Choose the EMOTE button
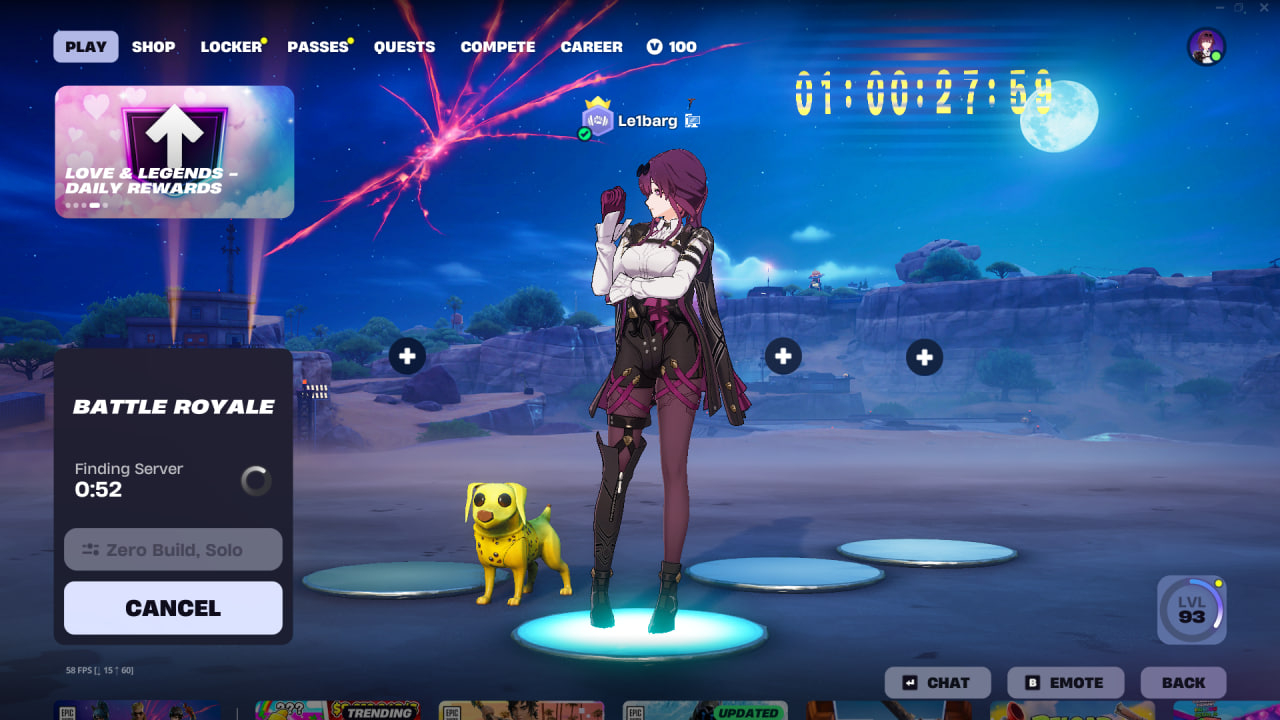 tap(1065, 683)
